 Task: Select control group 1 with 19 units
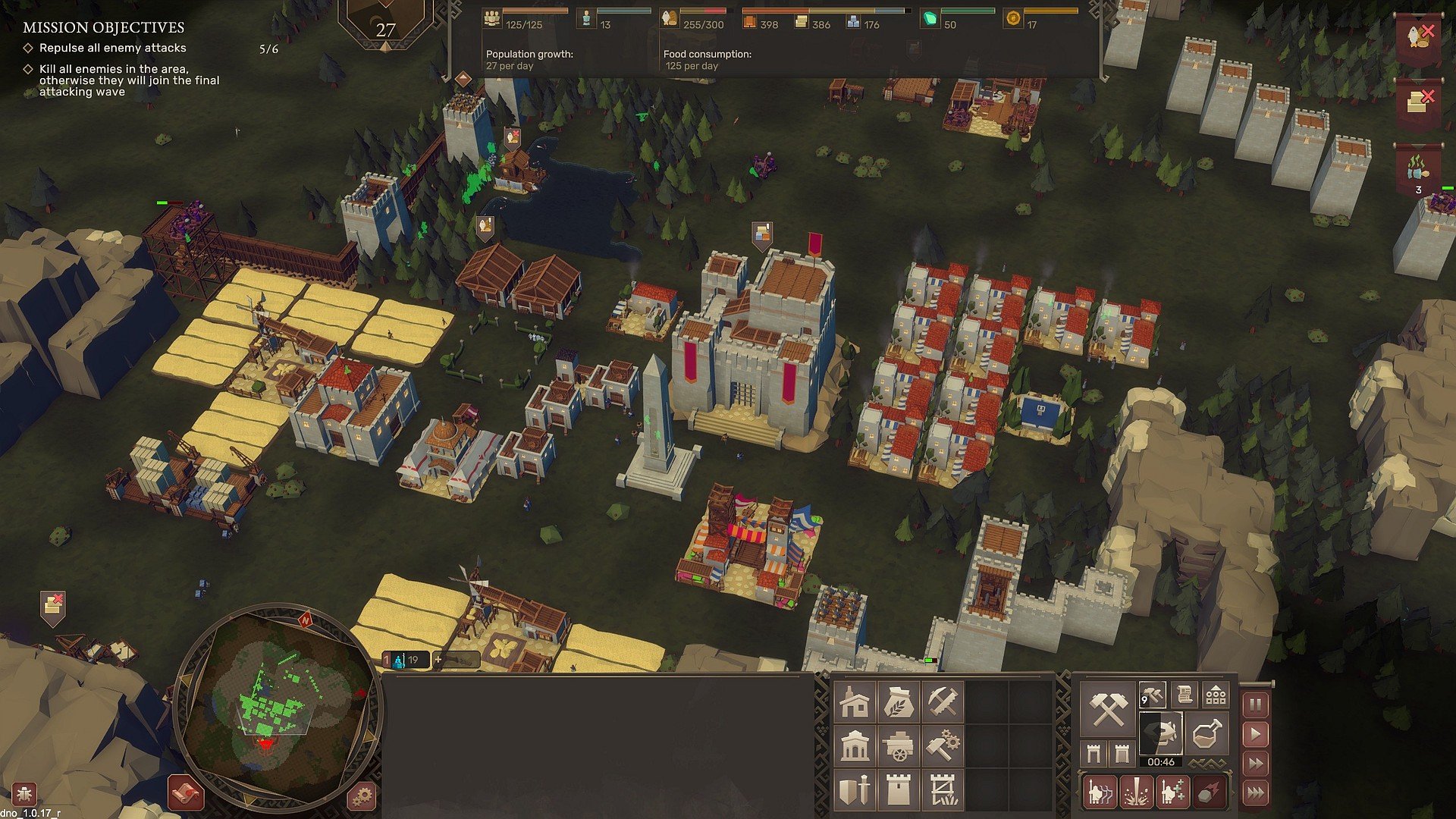point(405,660)
